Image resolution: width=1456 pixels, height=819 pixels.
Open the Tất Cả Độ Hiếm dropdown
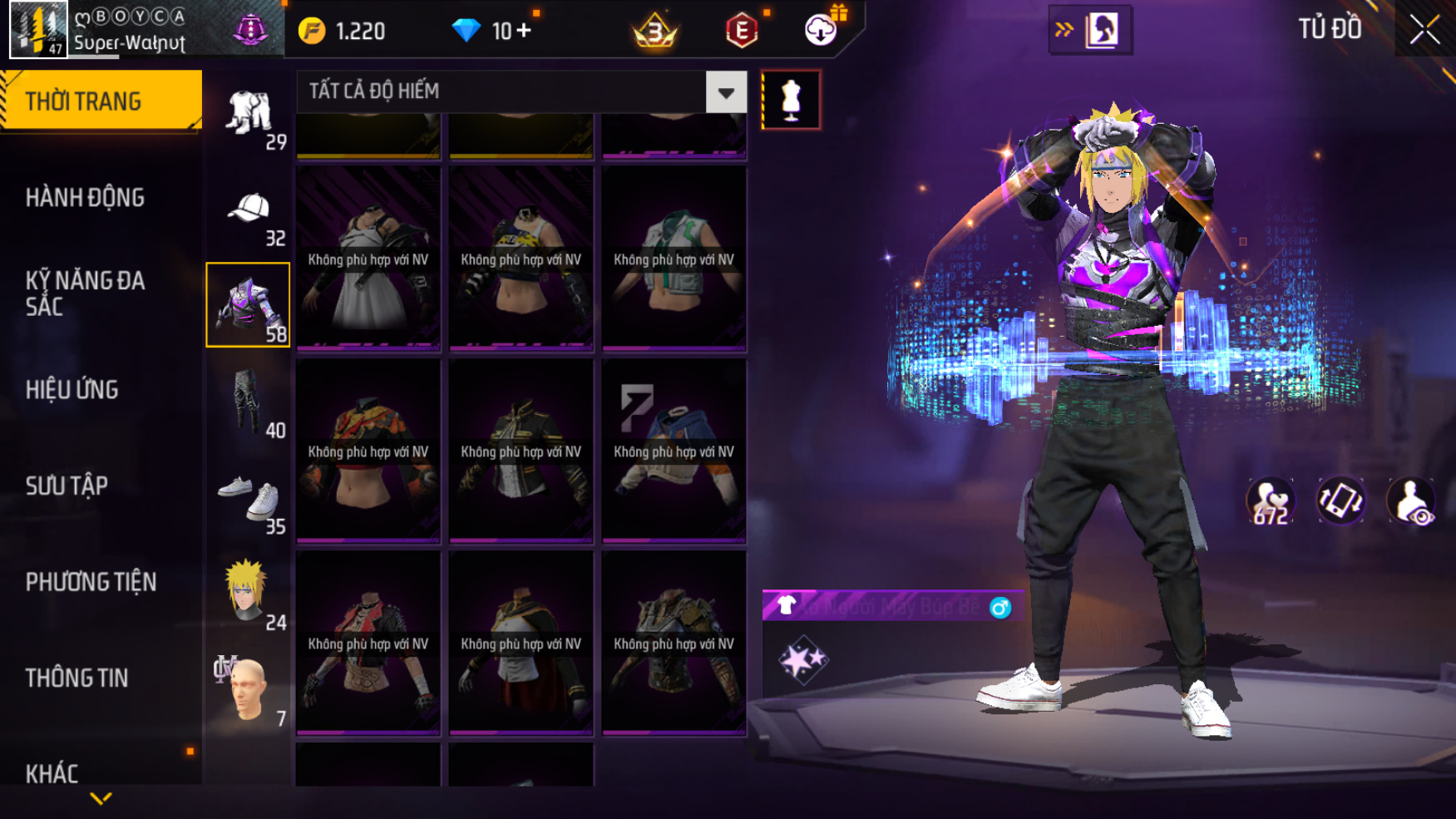725,92
